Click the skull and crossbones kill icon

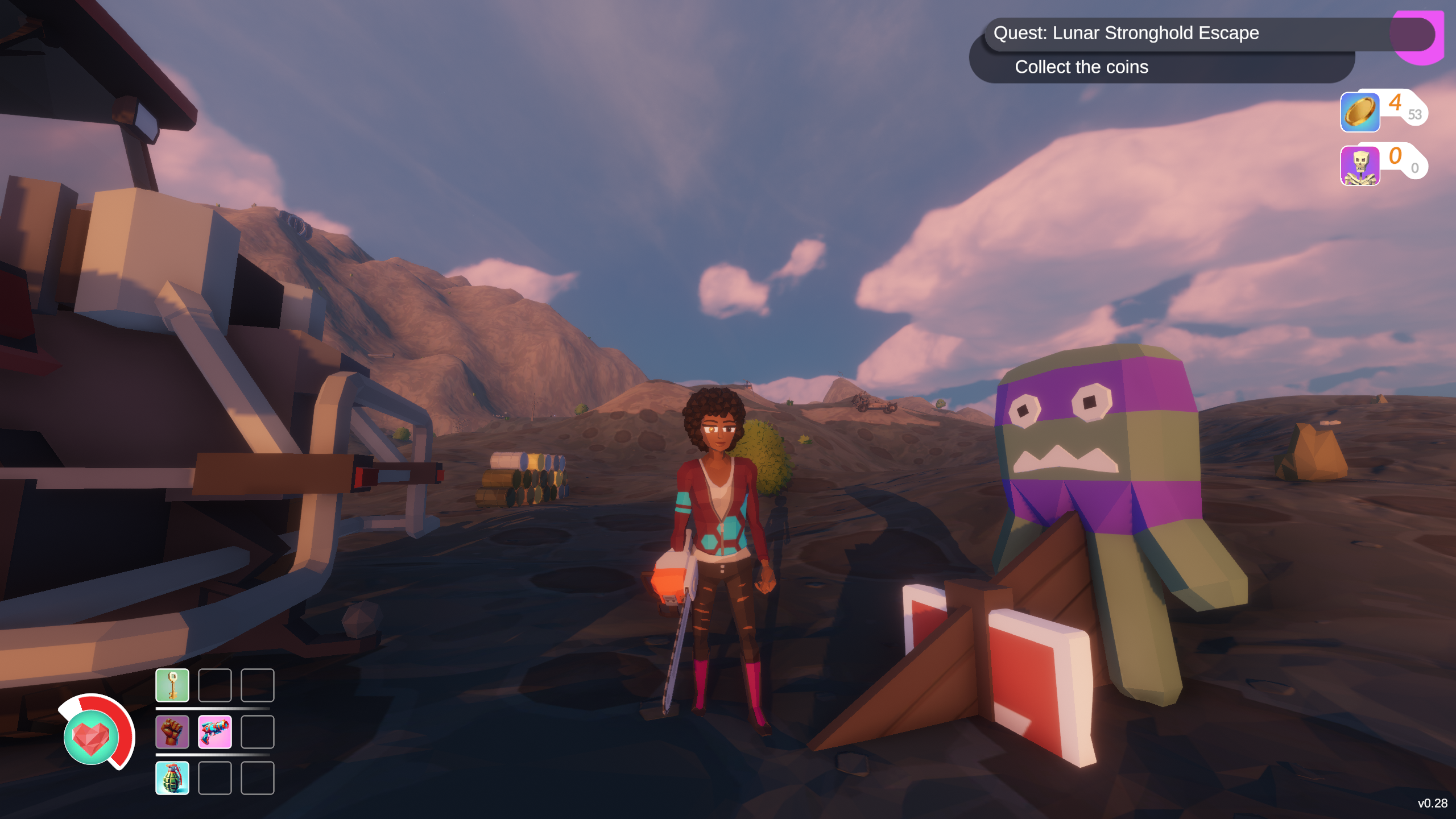pyautogui.click(x=1360, y=166)
